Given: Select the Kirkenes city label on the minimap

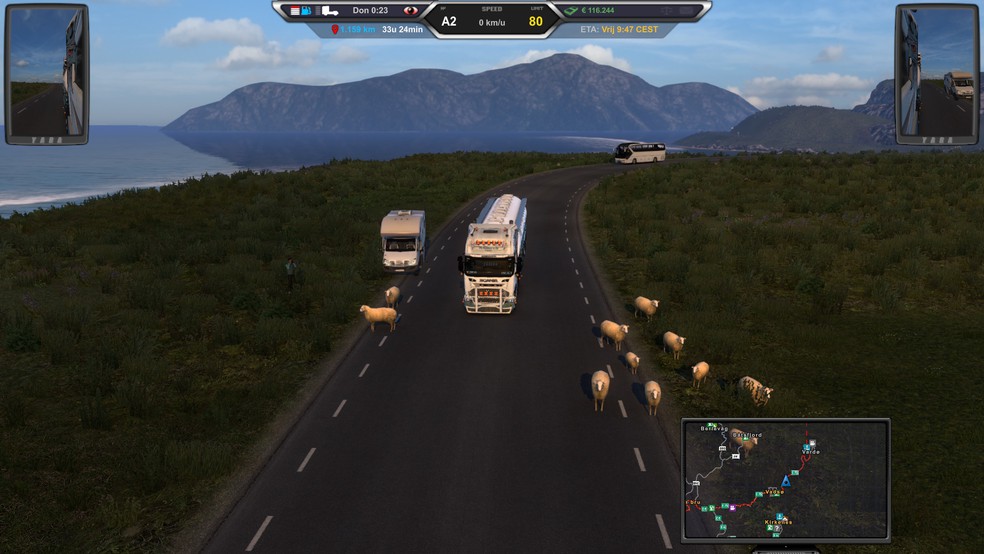Looking at the screenshot, I should point(777,521).
